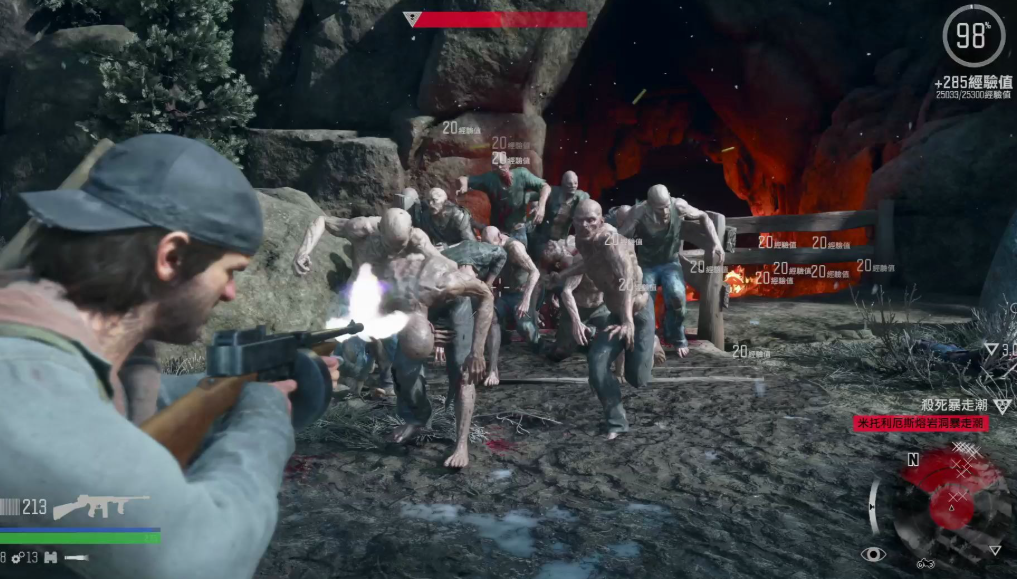Select the Tommy gun weapon icon
This screenshot has width=1017, height=579.
pos(100,506)
